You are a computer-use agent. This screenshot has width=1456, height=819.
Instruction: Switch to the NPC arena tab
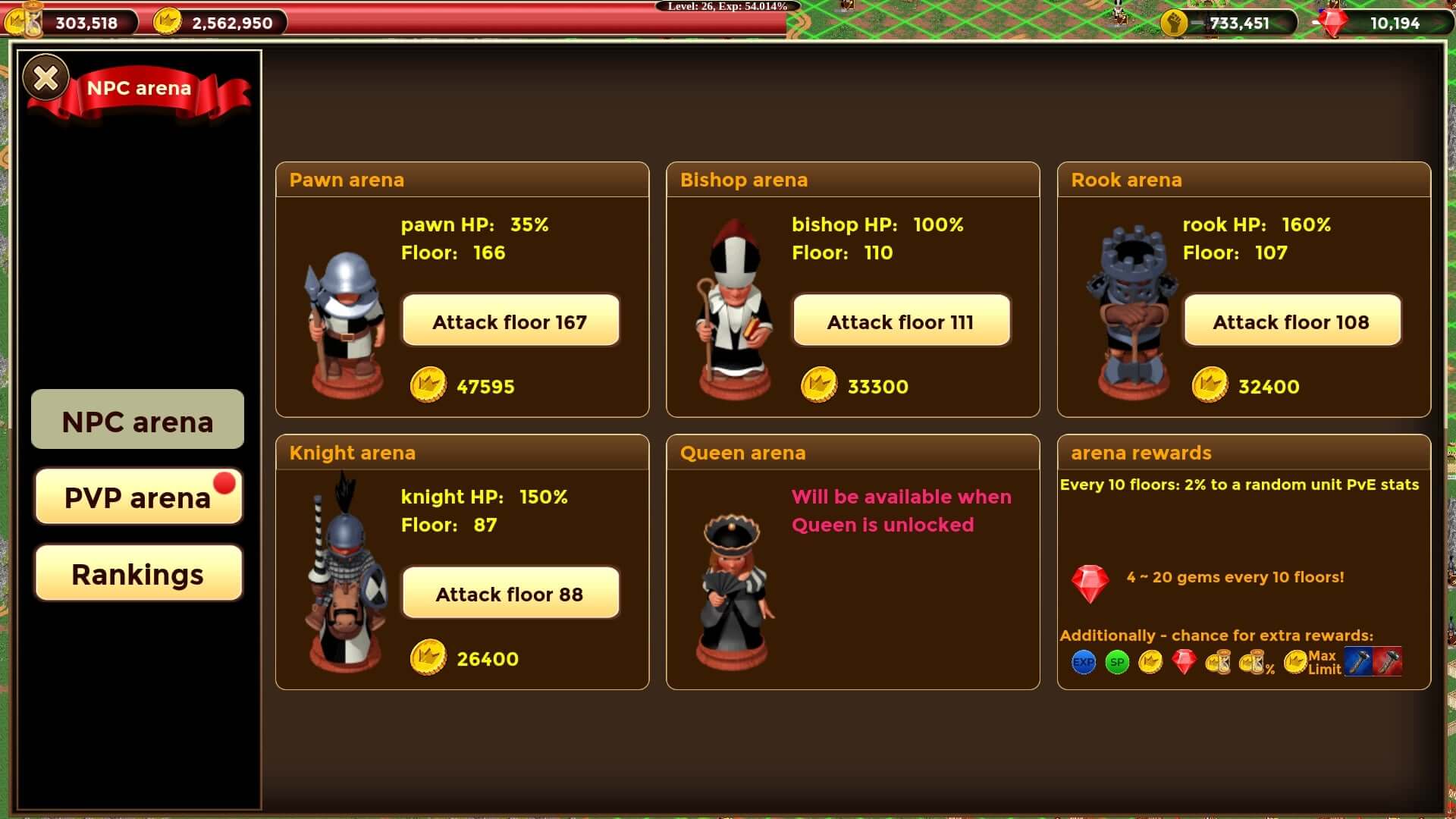point(137,421)
